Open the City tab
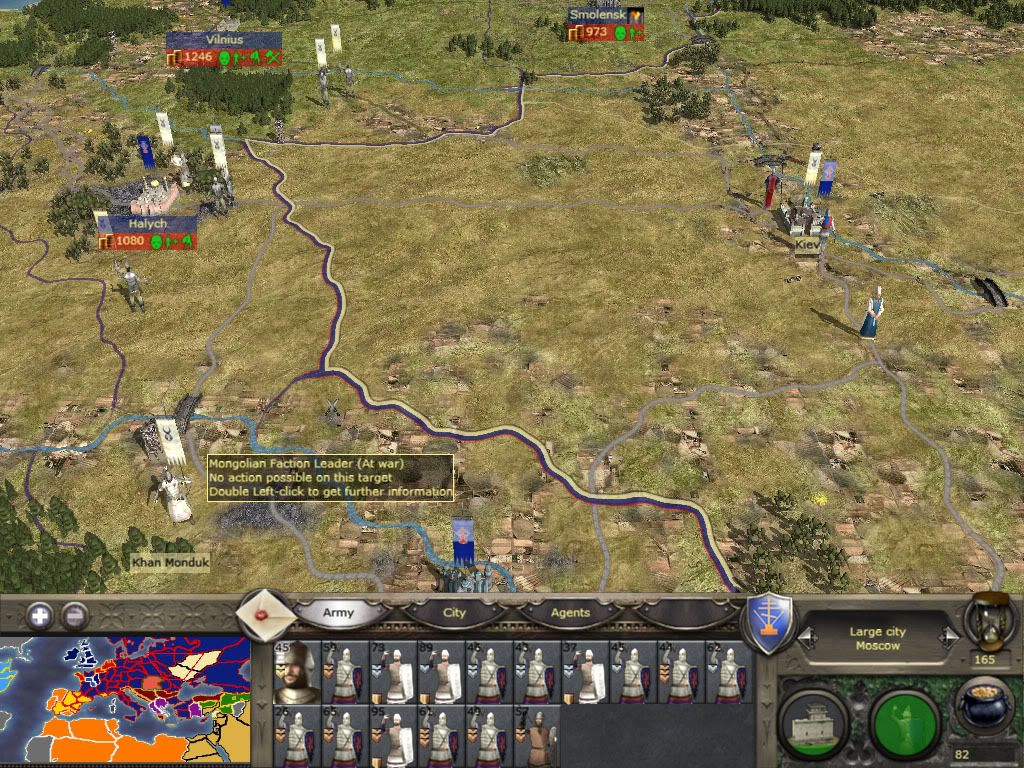The width and height of the screenshot is (1024, 768). point(455,612)
